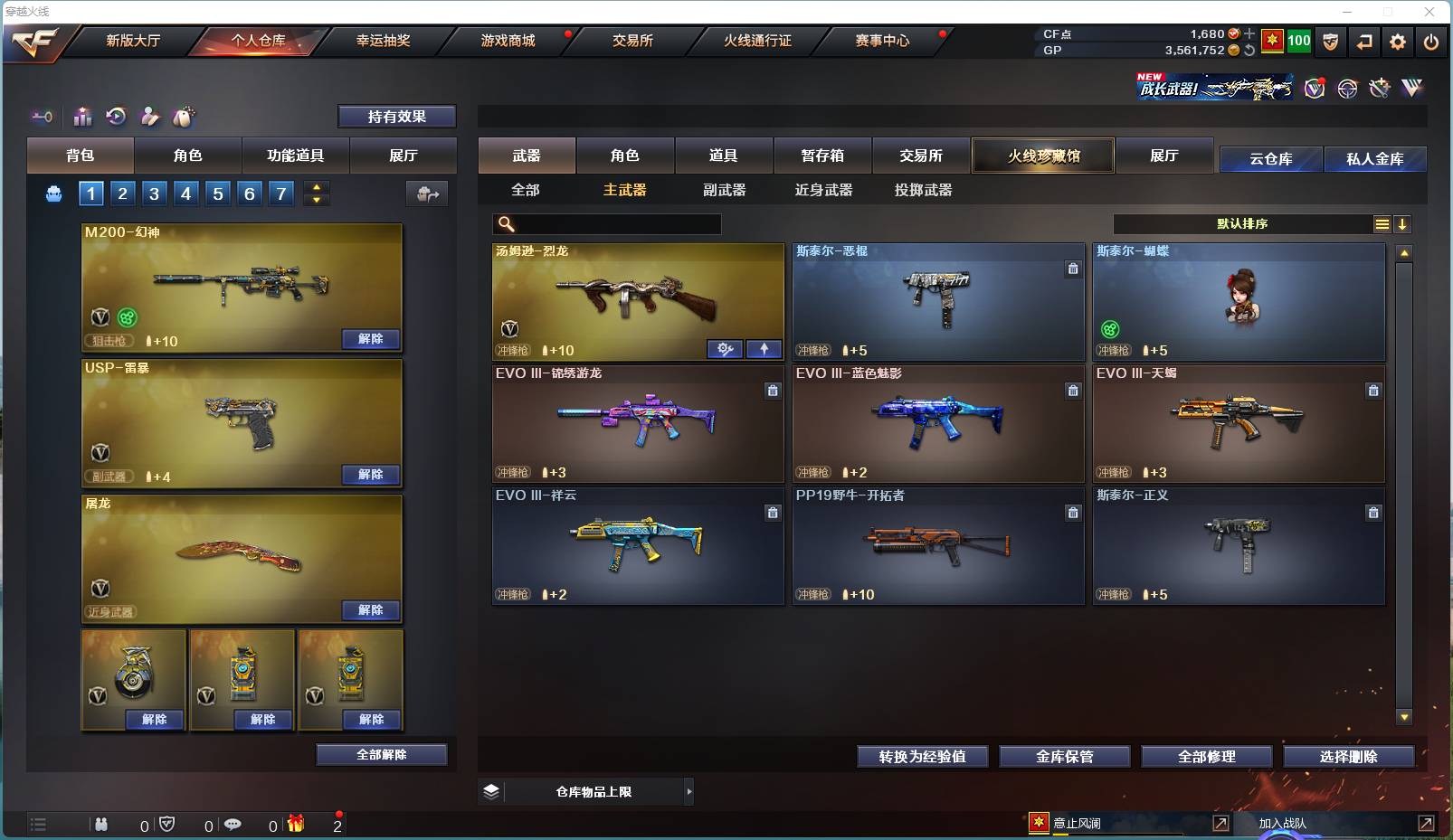Open the friends icon in the bottom status bar

[101, 825]
